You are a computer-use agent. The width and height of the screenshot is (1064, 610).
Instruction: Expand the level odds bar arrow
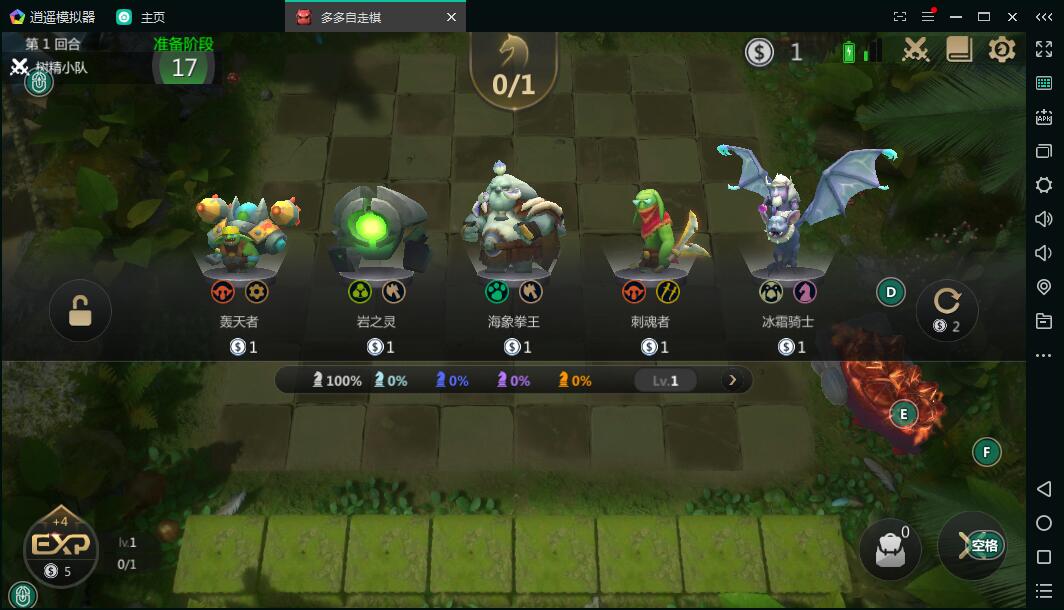tap(732, 380)
